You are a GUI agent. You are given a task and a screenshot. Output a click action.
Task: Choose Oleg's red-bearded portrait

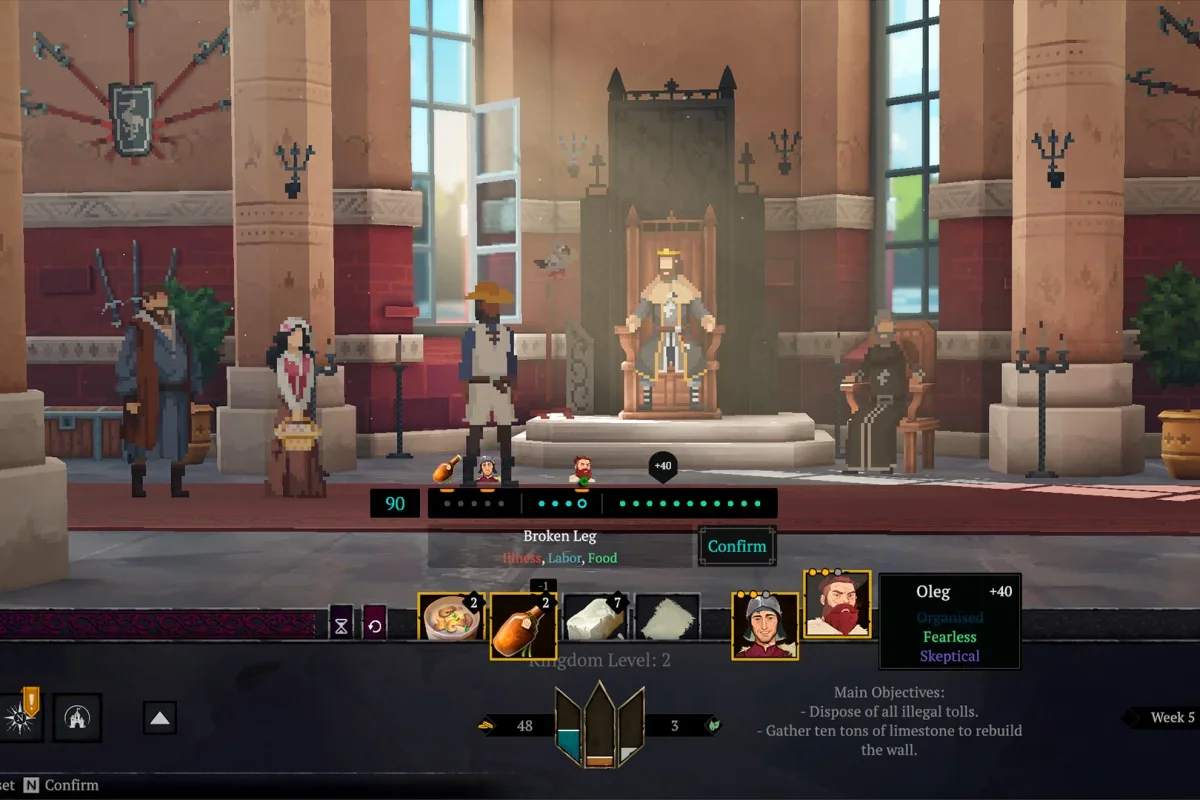[x=837, y=604]
